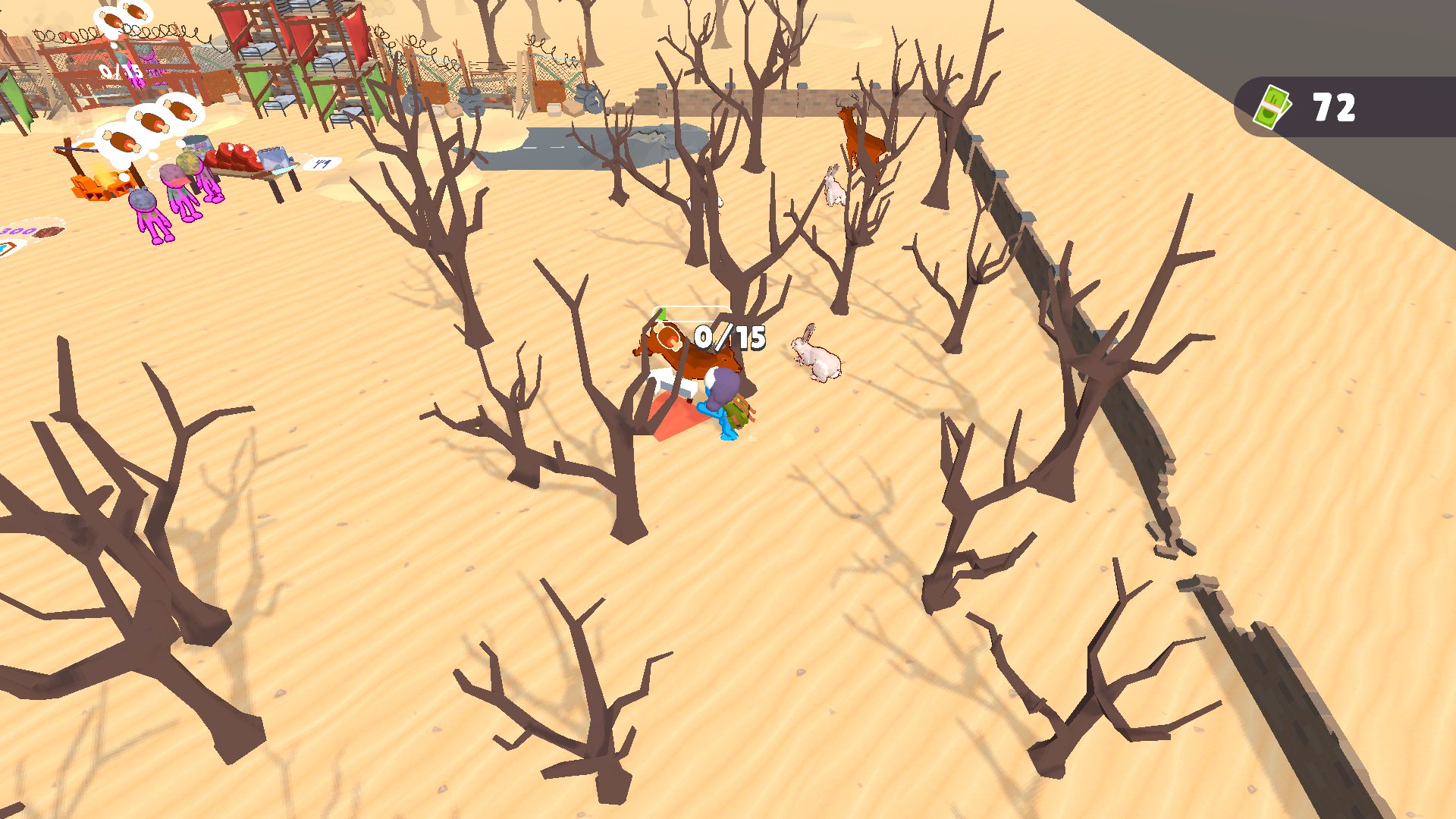Screen dimensions: 1456x819
Task: Click the price tag labeled 49 on the table
Action: pyautogui.click(x=323, y=163)
